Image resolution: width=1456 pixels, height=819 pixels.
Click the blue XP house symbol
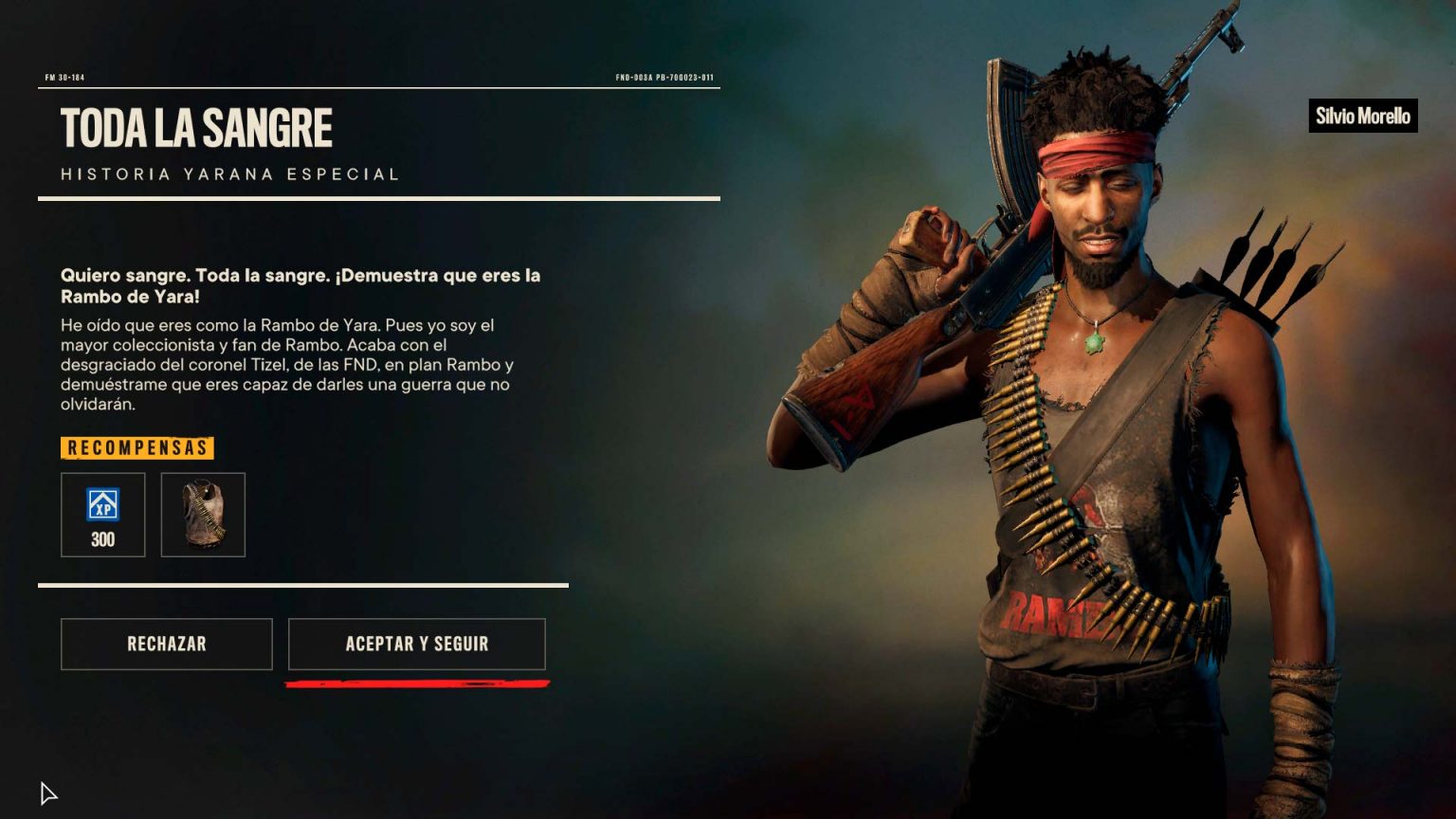pos(102,507)
